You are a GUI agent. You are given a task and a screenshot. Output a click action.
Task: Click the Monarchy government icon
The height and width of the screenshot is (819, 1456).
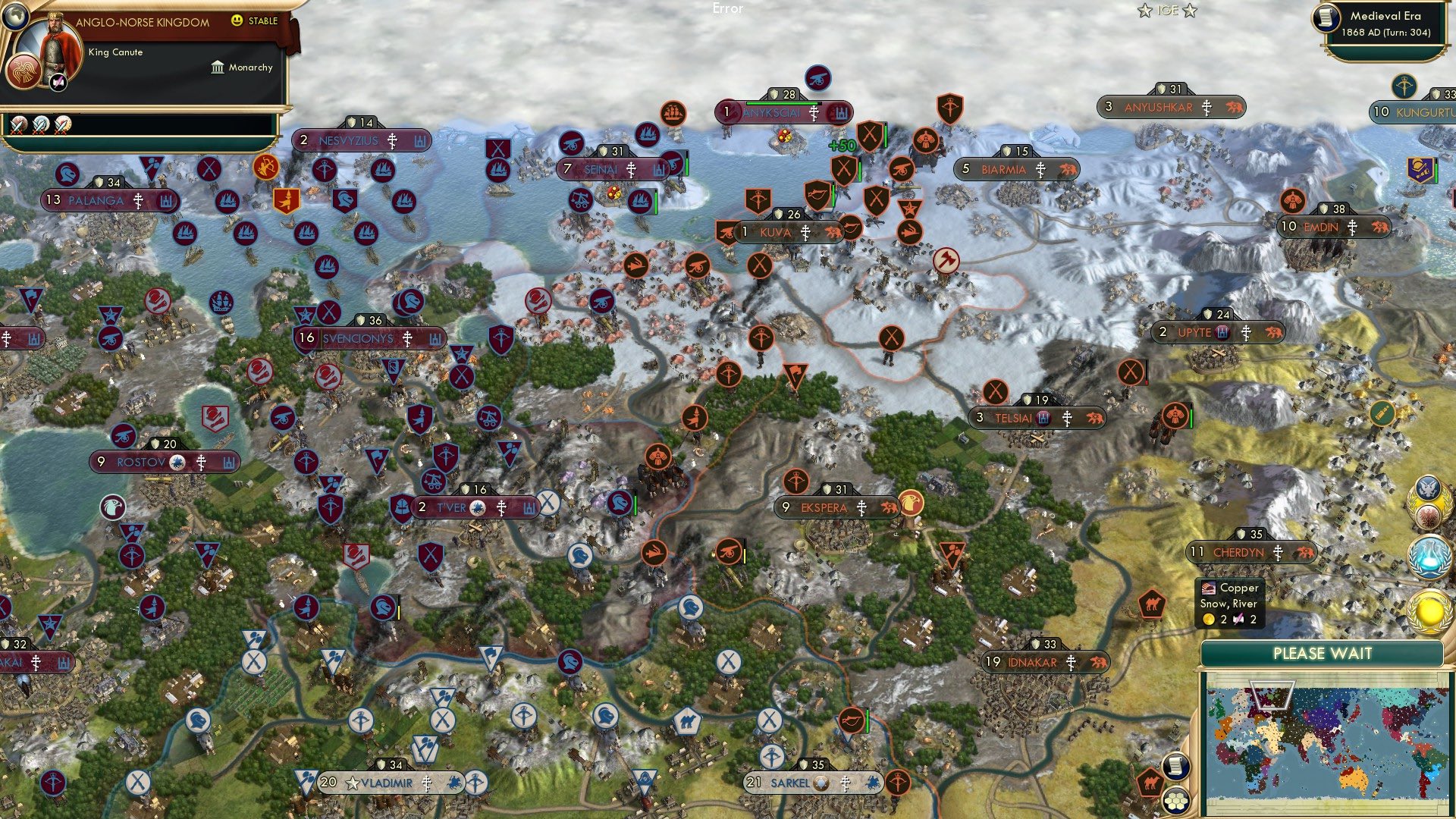pos(218,67)
